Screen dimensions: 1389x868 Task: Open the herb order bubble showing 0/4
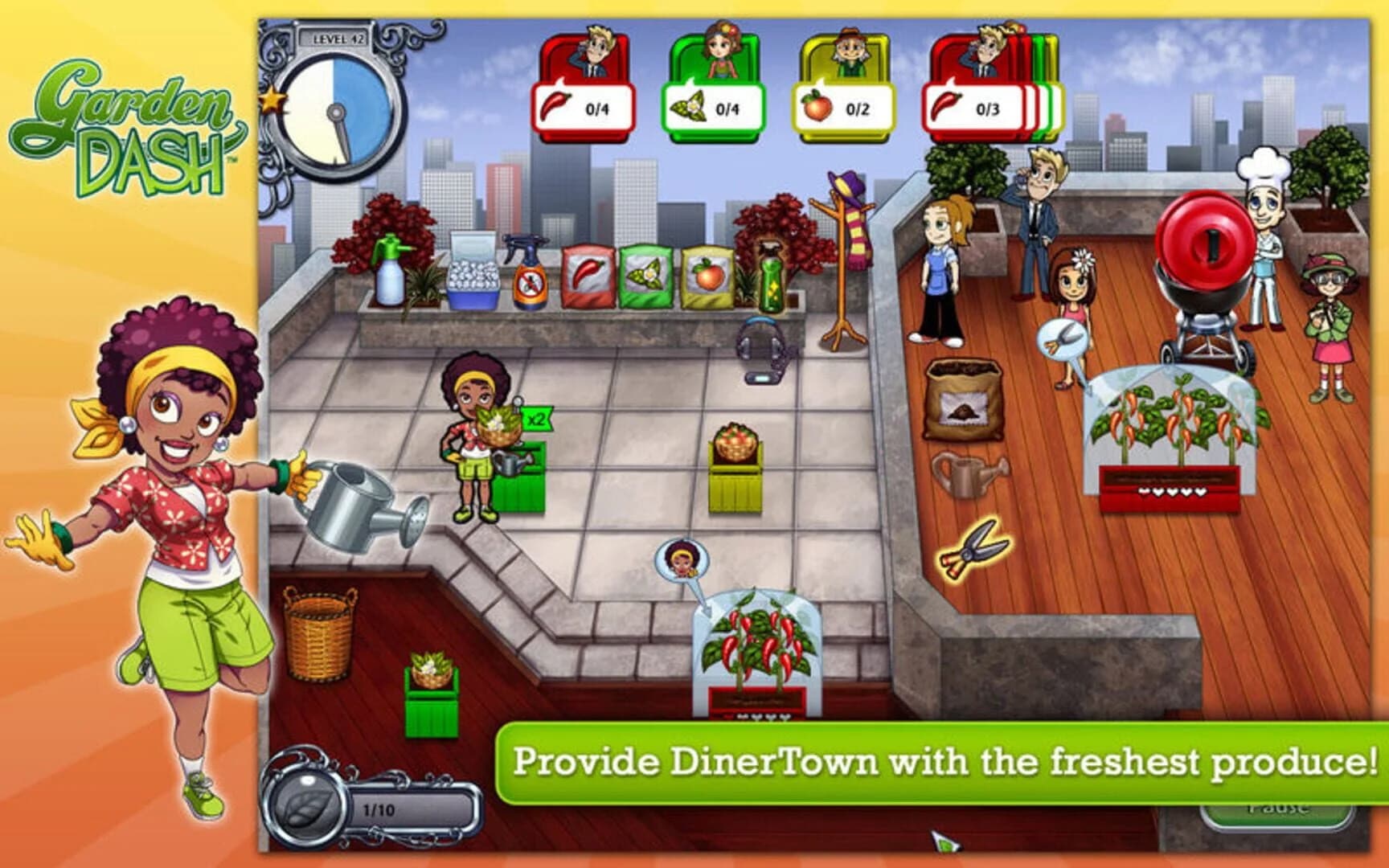coord(711,104)
